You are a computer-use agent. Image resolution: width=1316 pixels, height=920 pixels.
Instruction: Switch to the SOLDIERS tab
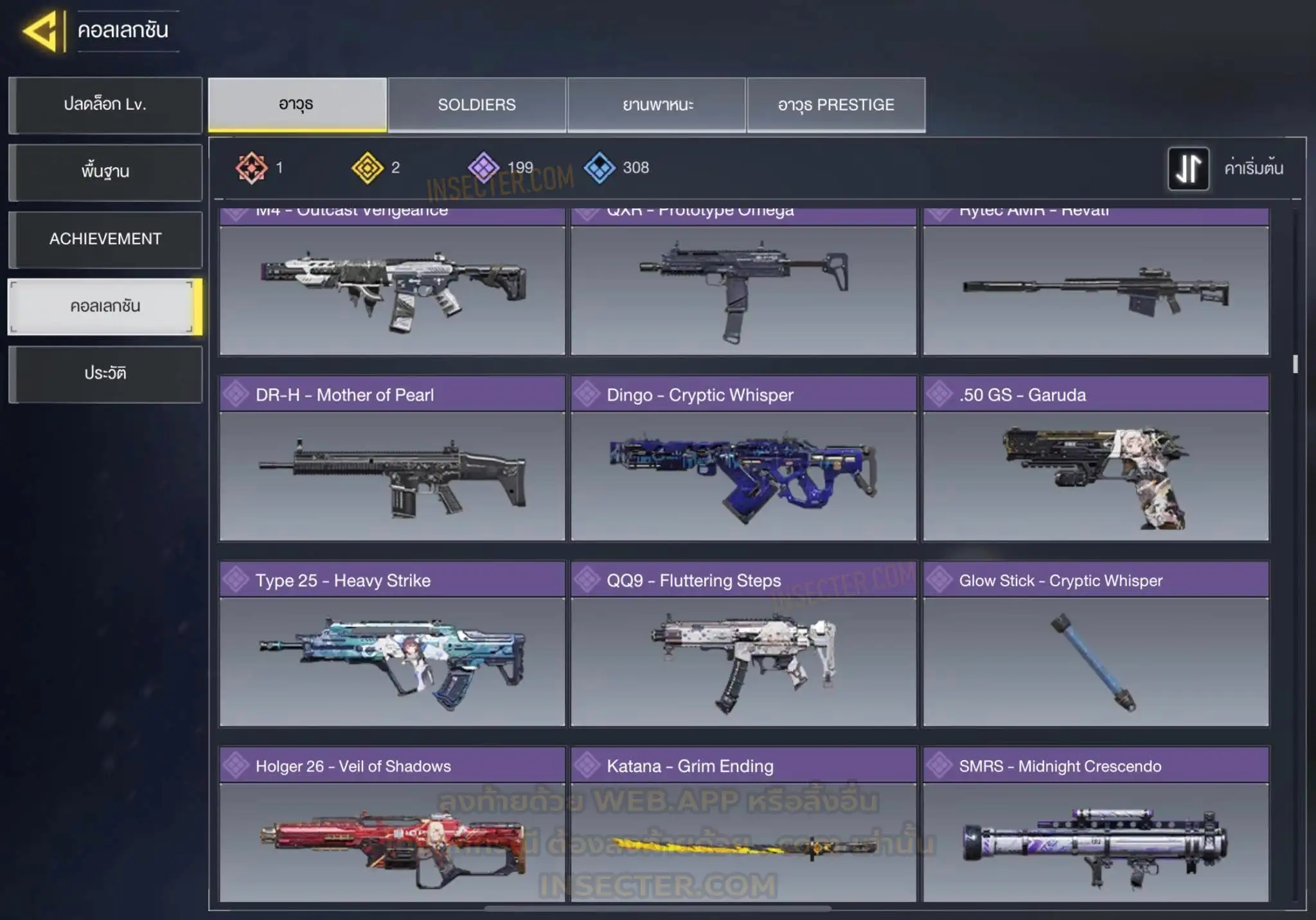pos(476,105)
